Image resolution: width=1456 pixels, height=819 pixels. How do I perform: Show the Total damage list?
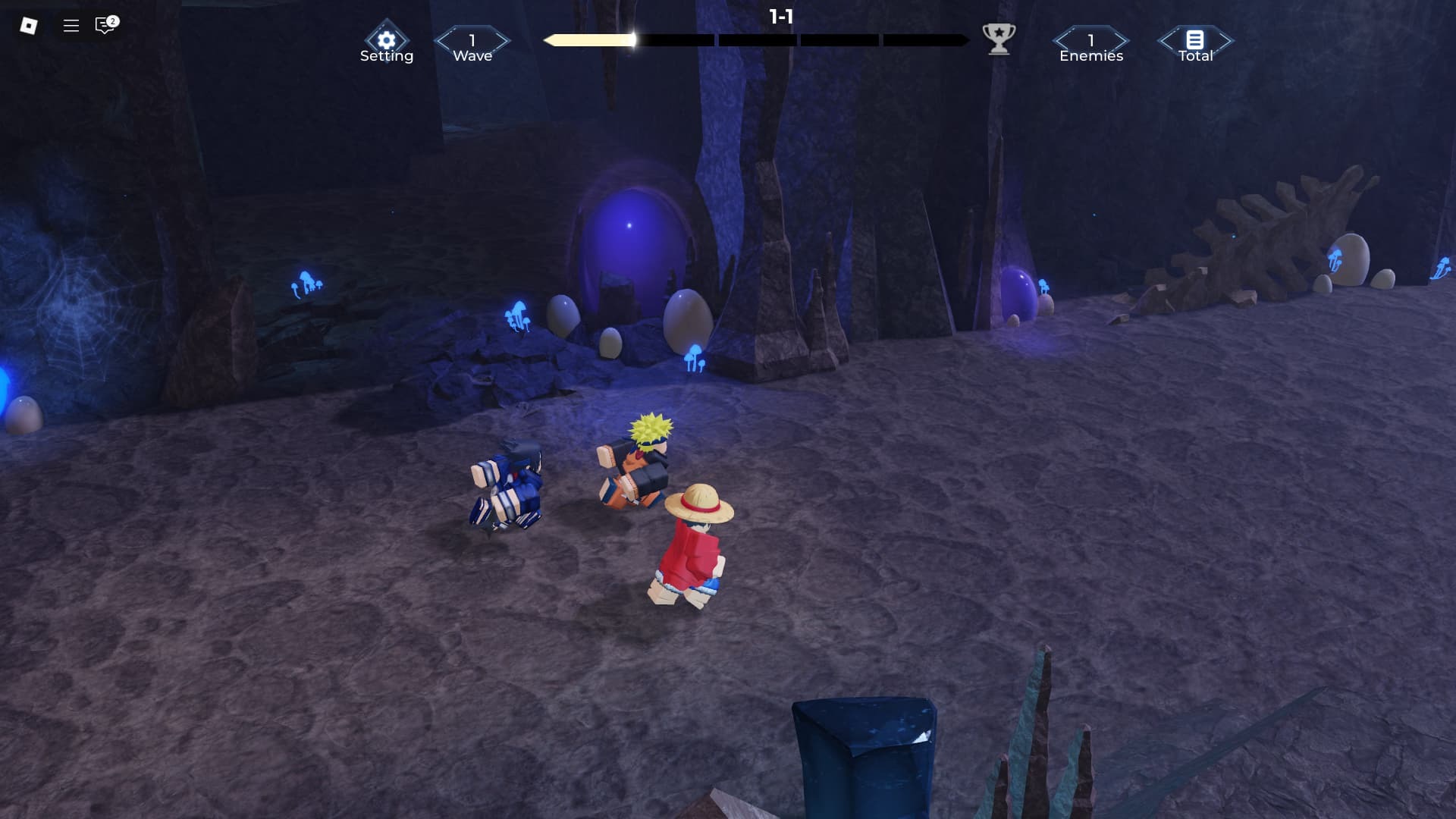[1195, 41]
